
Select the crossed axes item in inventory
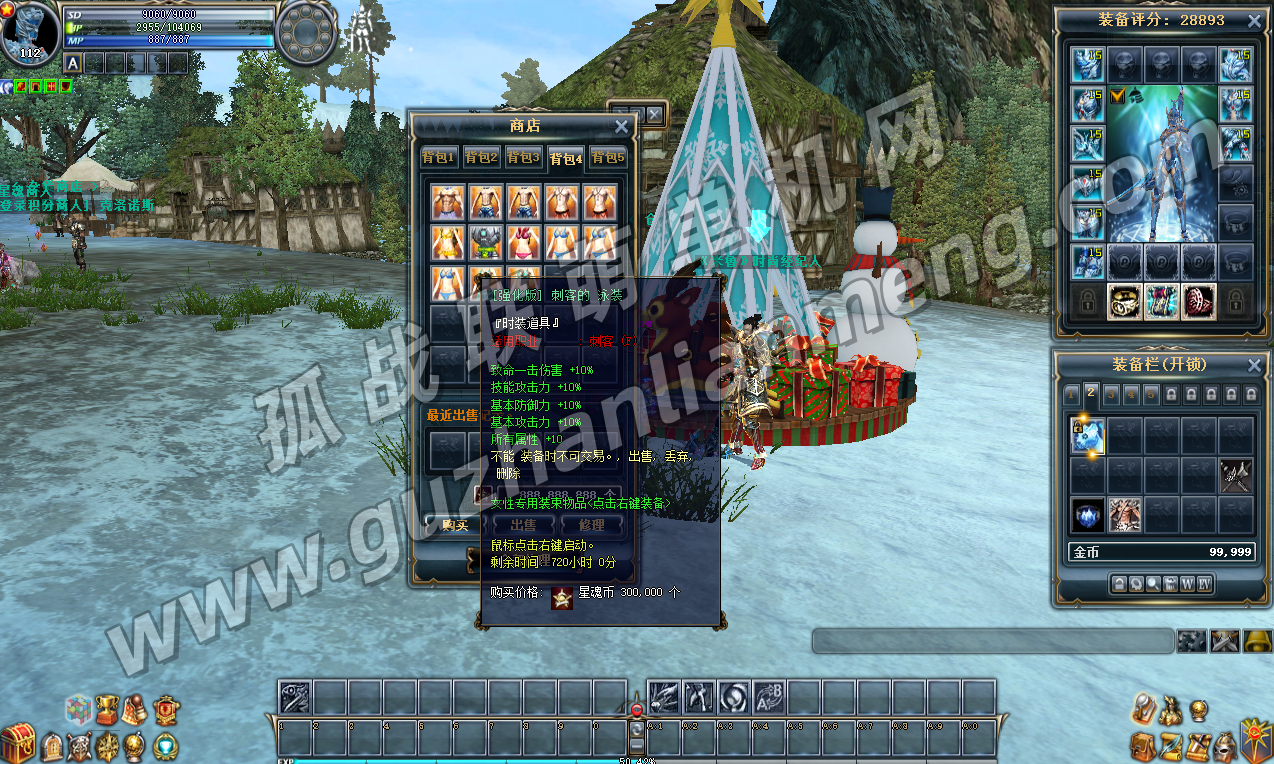pos(1237,476)
